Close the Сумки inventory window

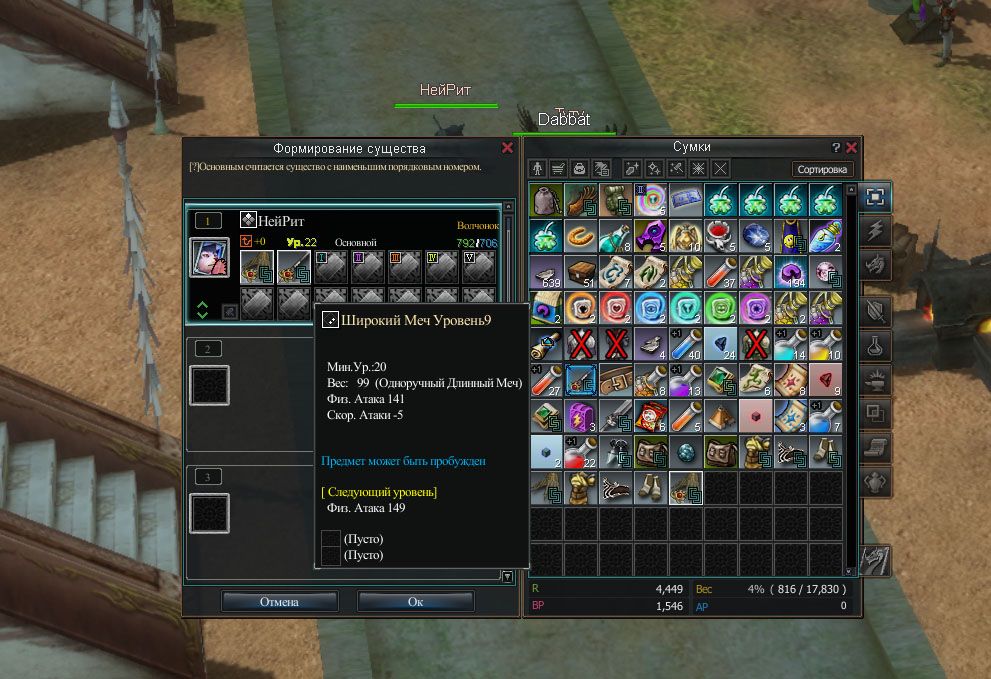[x=850, y=147]
